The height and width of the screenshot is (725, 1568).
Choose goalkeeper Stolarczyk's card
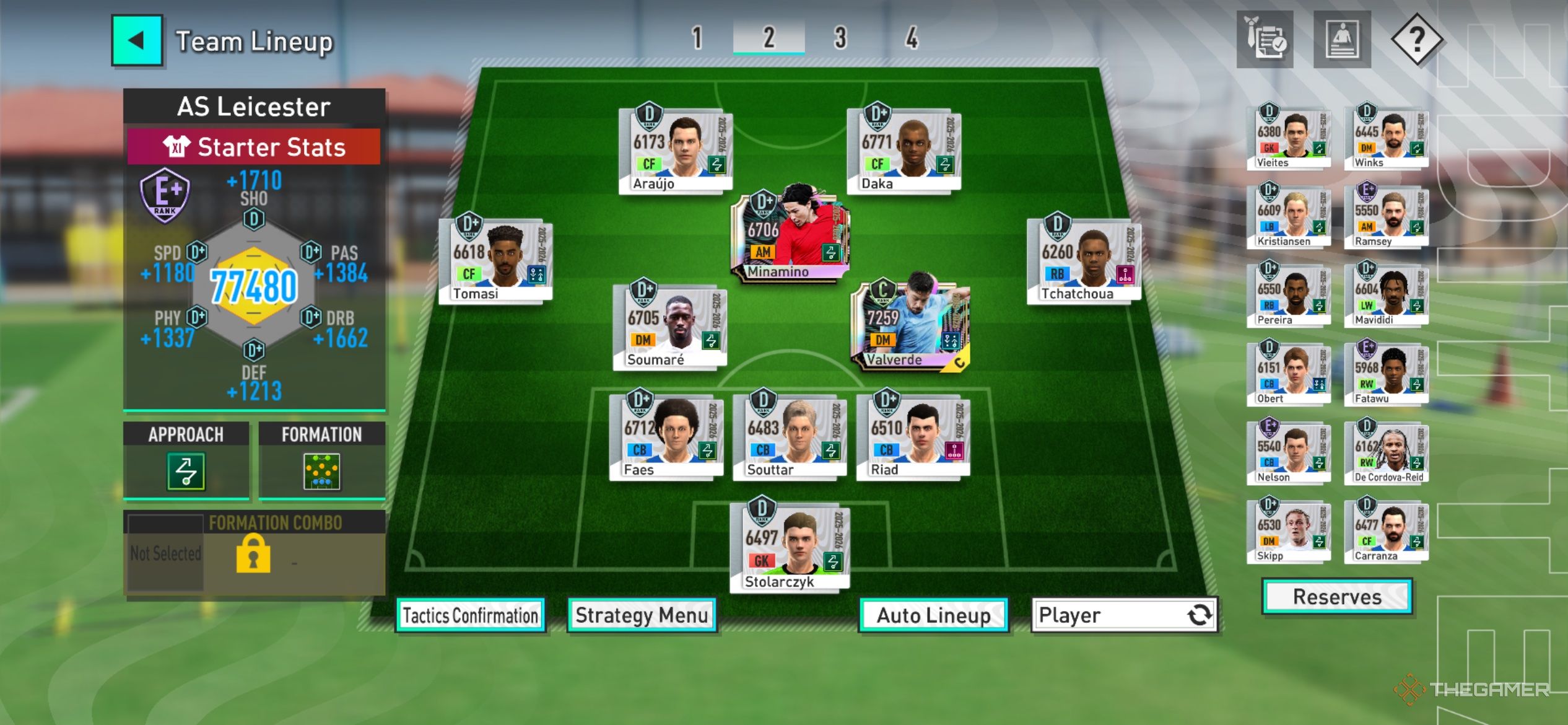pyautogui.click(x=790, y=547)
